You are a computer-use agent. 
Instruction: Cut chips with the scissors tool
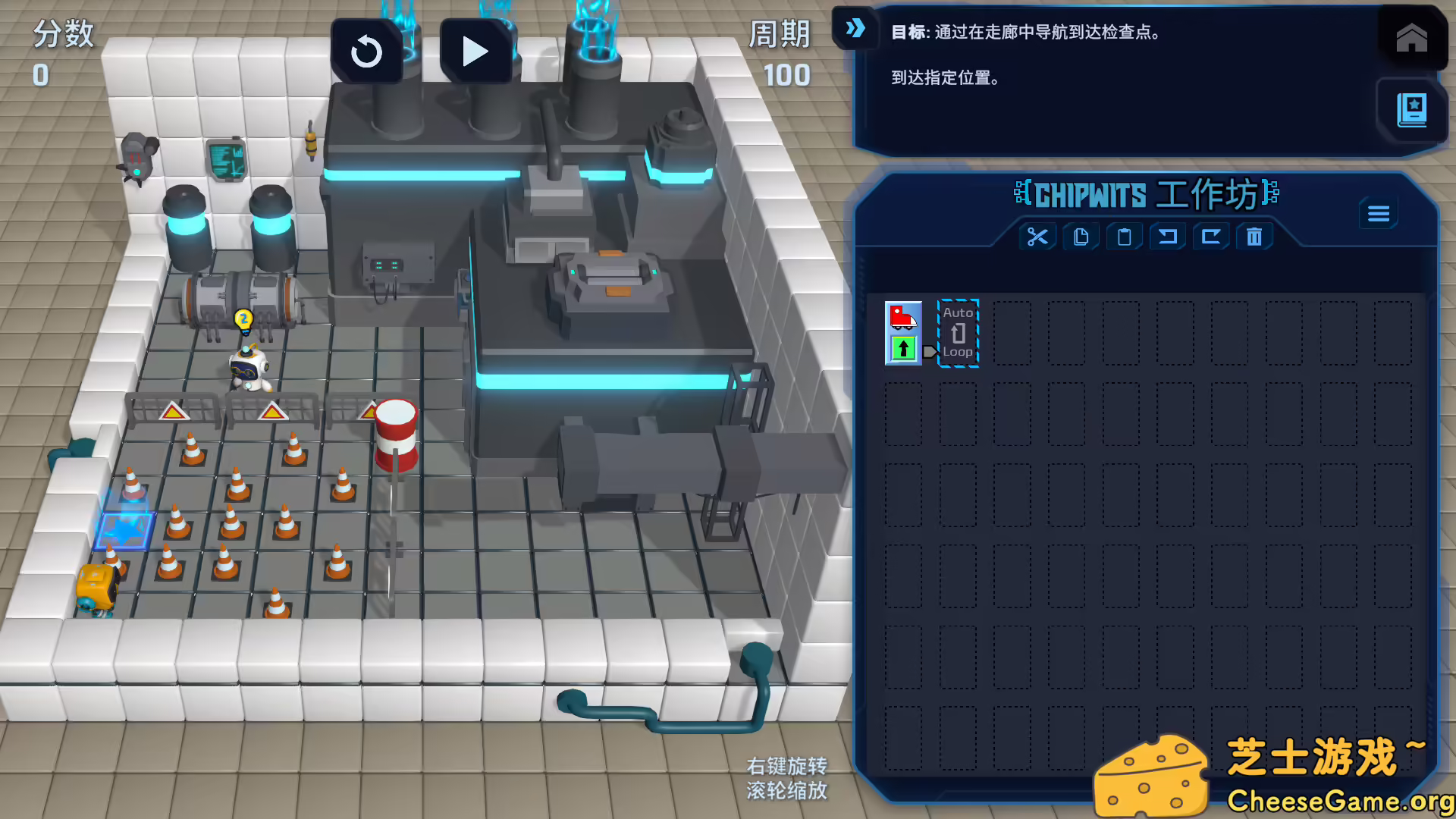click(1037, 237)
